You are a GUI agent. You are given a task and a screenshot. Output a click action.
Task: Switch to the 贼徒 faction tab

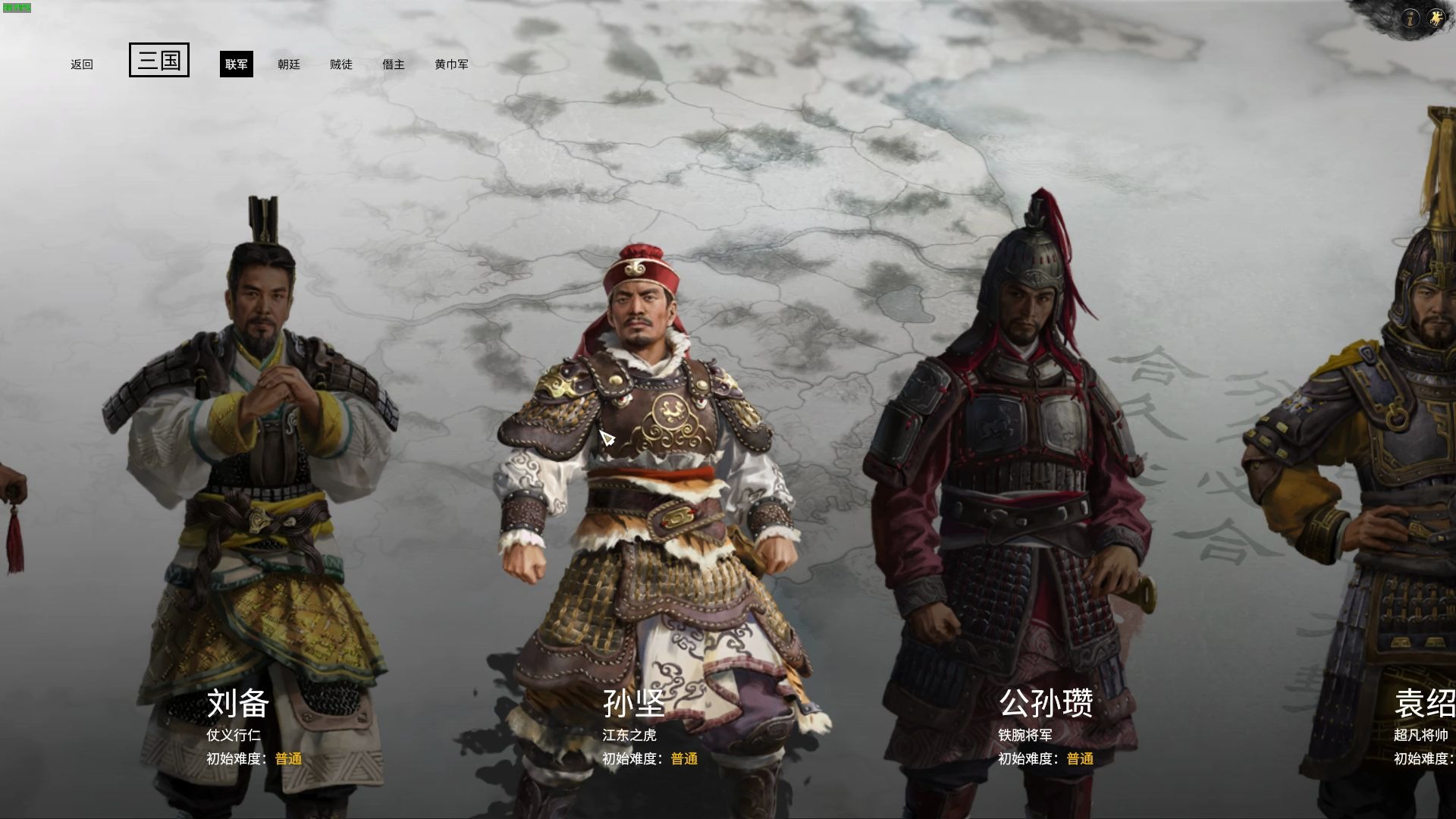pyautogui.click(x=342, y=64)
